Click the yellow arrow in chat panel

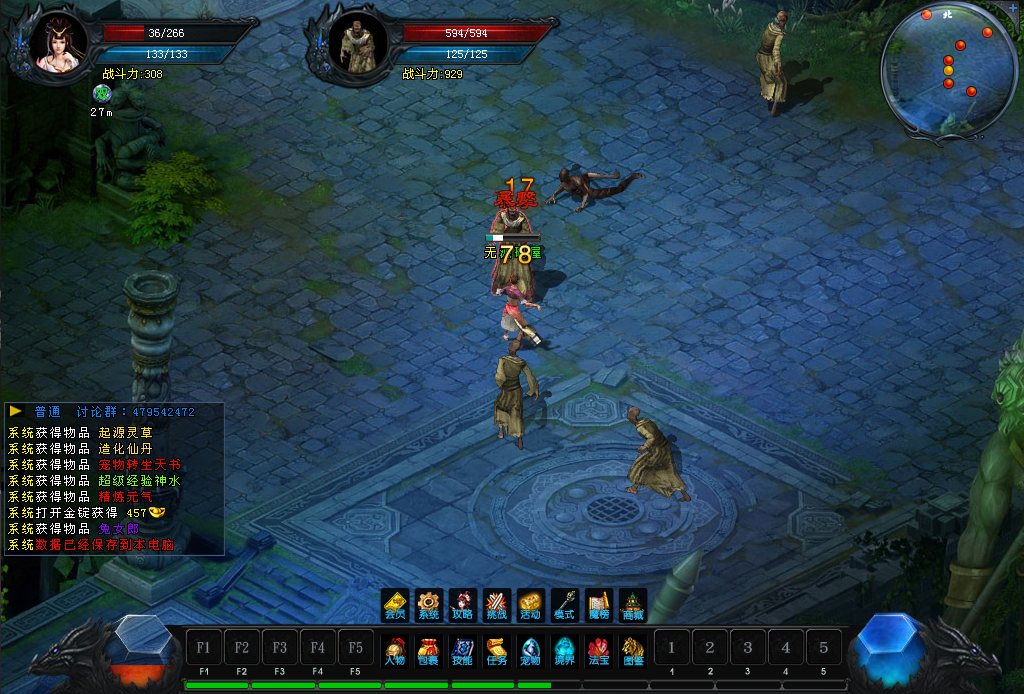coord(16,411)
